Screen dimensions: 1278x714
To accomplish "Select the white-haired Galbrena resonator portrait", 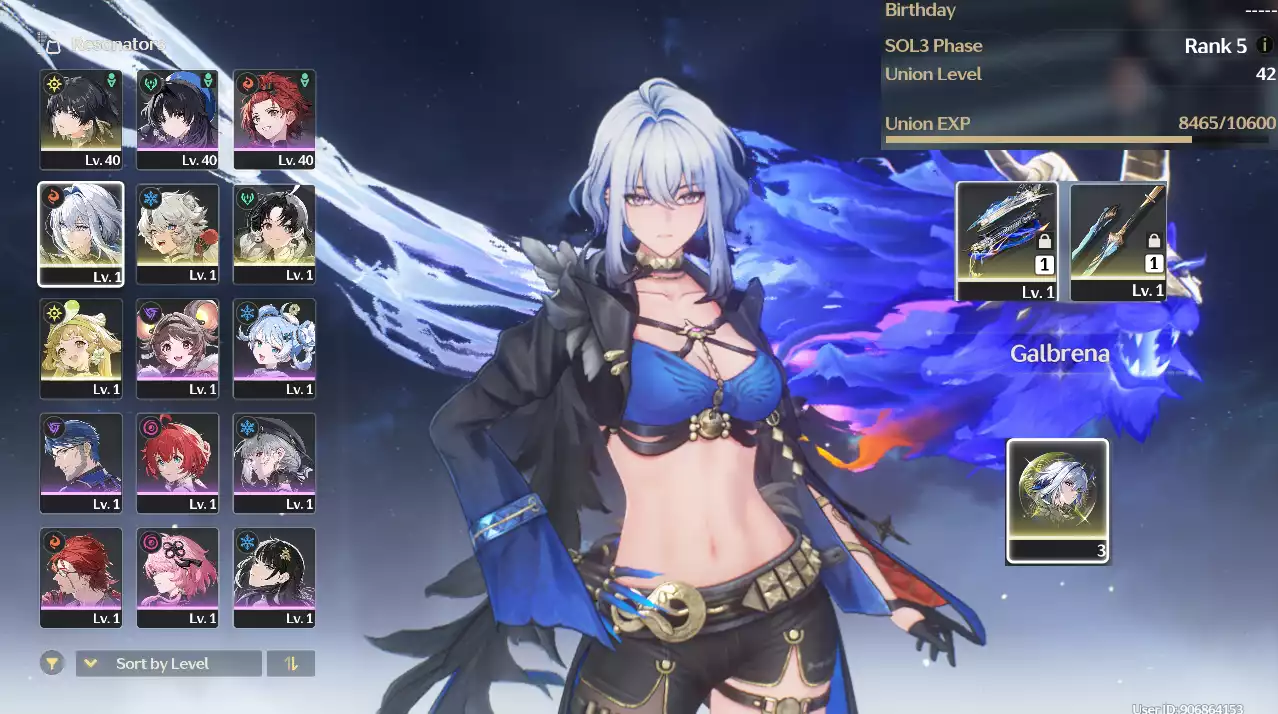I will pos(81,233).
